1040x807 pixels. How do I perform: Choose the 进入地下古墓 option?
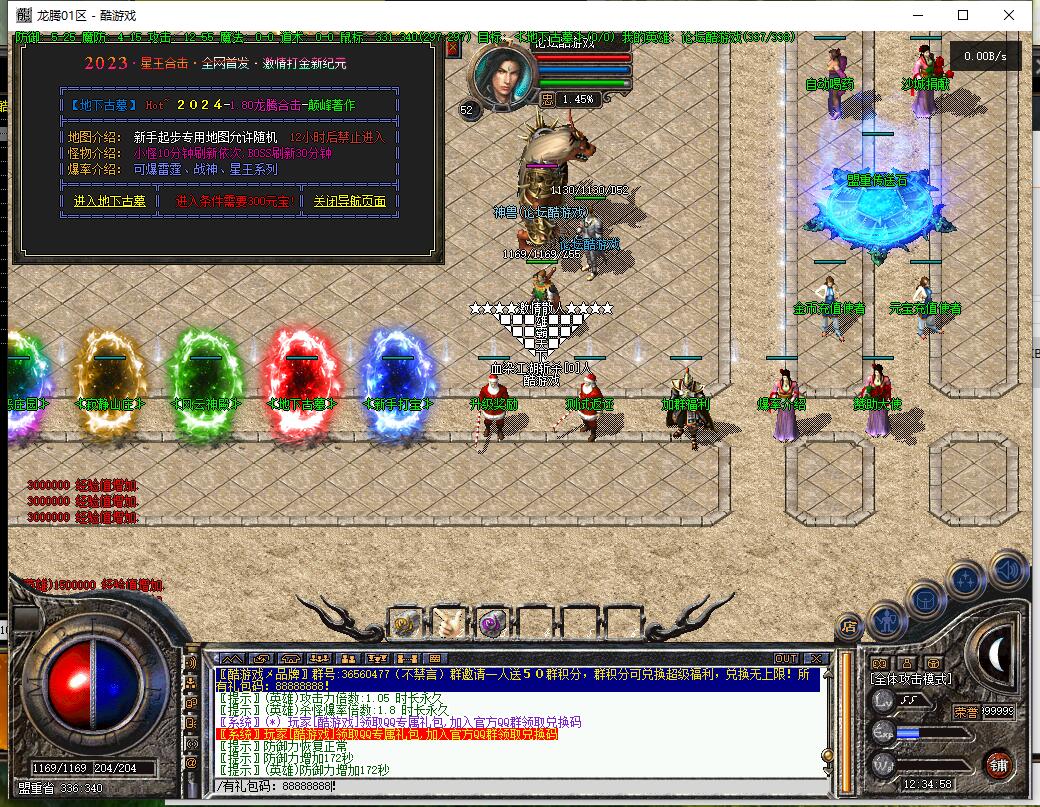[109, 201]
